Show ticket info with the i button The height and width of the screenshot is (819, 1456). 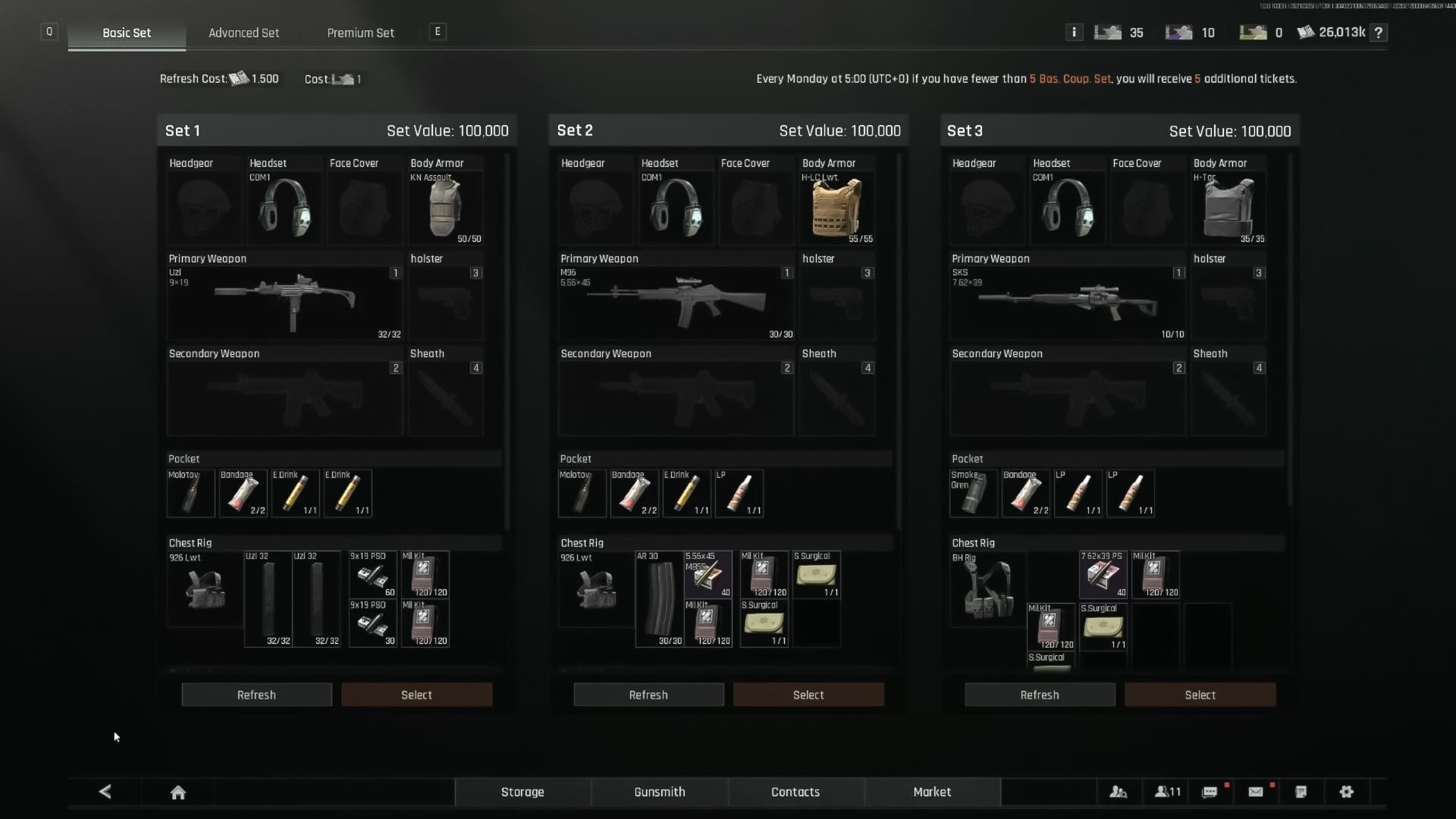1074,32
